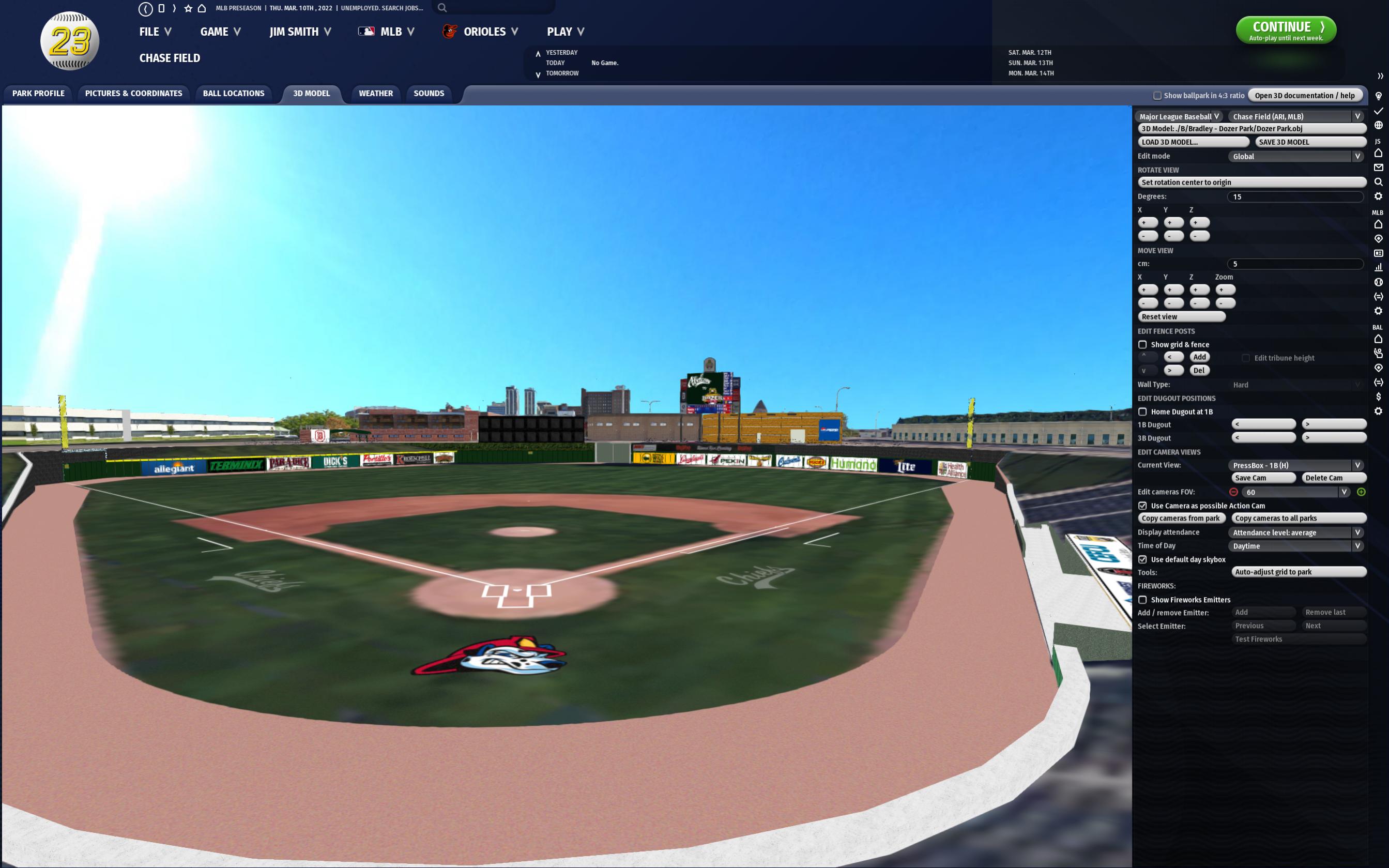Reset the 3D view
The width and height of the screenshot is (1389, 868).
1181,317
